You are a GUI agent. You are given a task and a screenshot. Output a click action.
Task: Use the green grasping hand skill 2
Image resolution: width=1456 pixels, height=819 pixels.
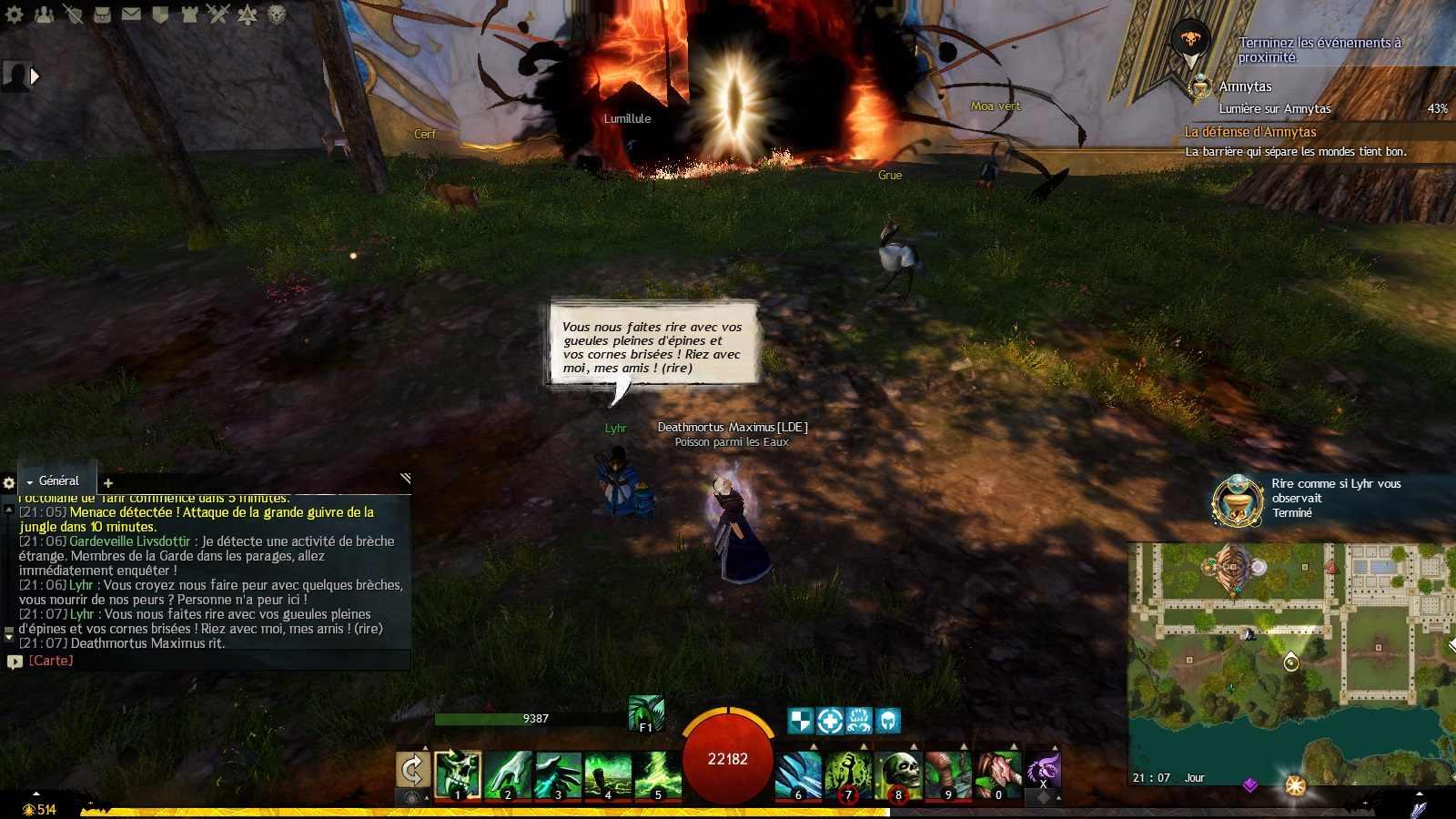tap(508, 773)
